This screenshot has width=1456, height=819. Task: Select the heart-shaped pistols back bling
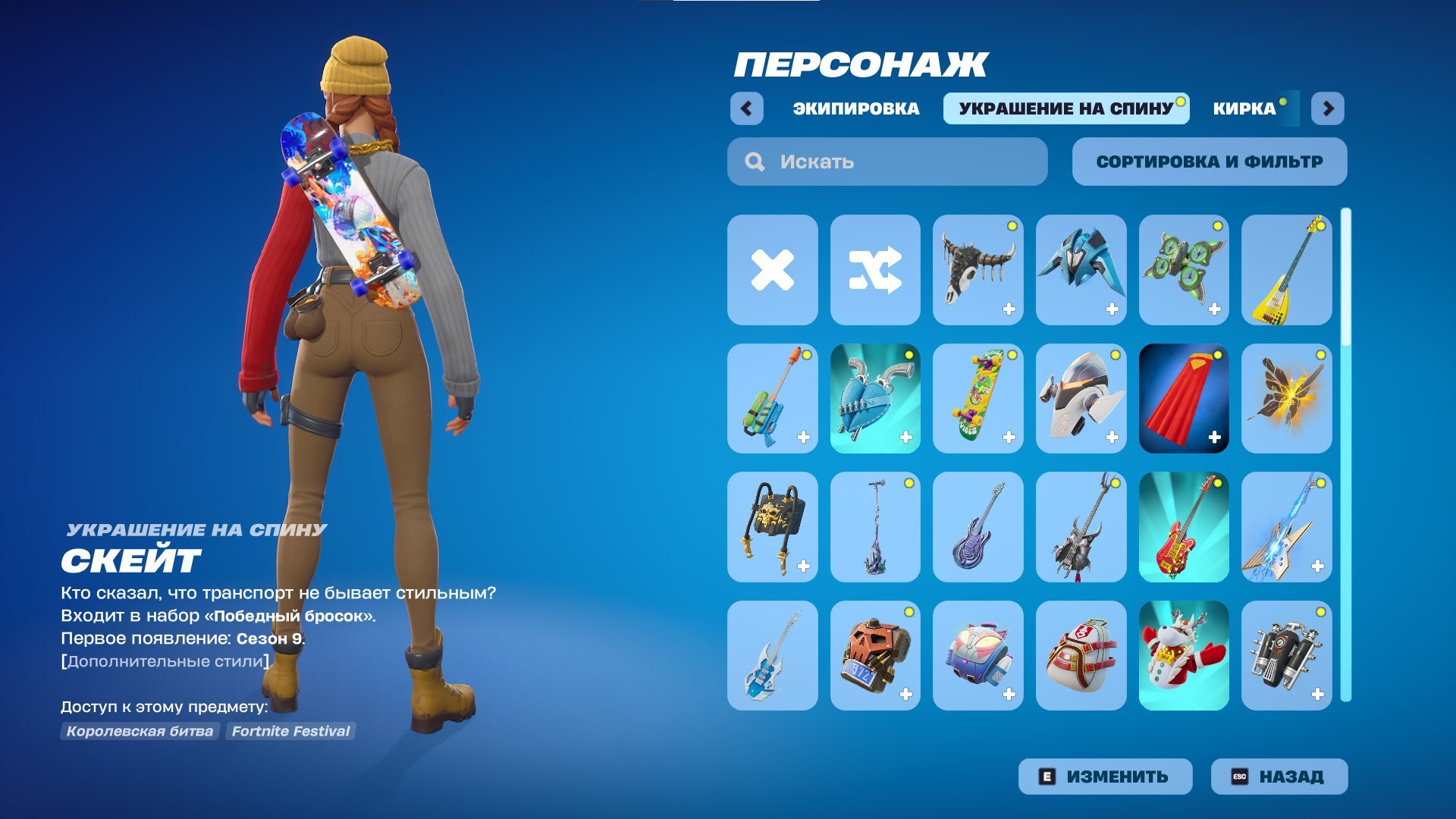[874, 400]
